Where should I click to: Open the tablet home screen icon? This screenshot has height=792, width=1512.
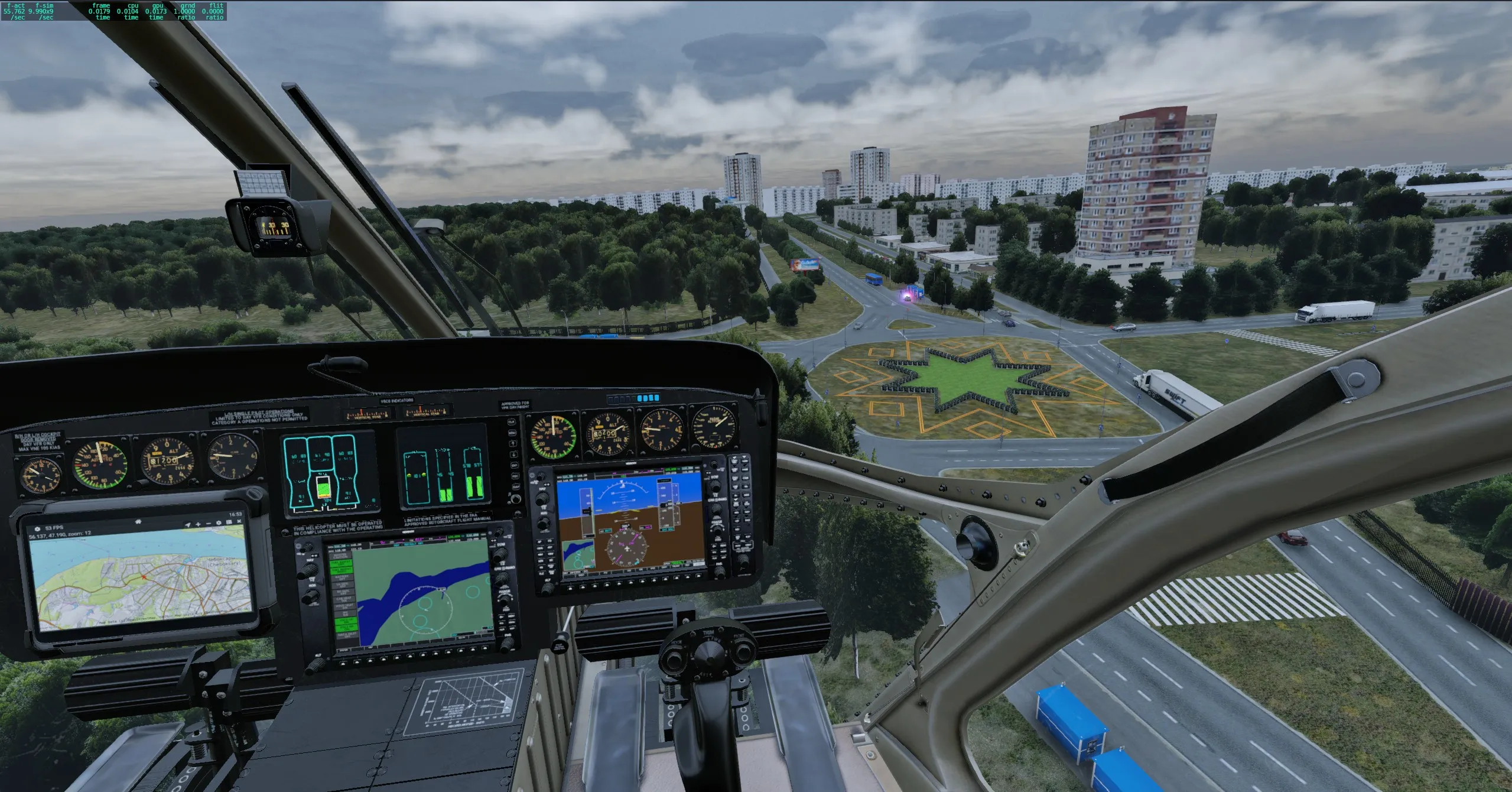(x=138, y=521)
